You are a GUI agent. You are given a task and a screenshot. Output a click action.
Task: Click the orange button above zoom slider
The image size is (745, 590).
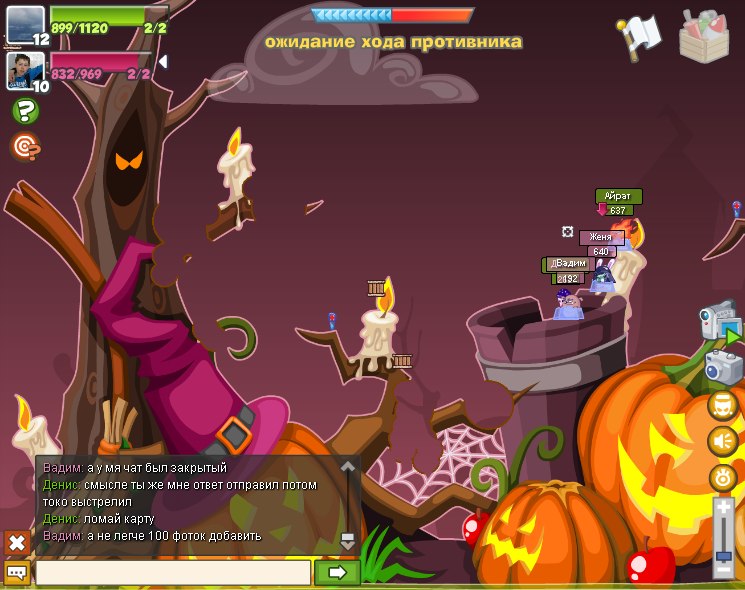click(x=723, y=477)
